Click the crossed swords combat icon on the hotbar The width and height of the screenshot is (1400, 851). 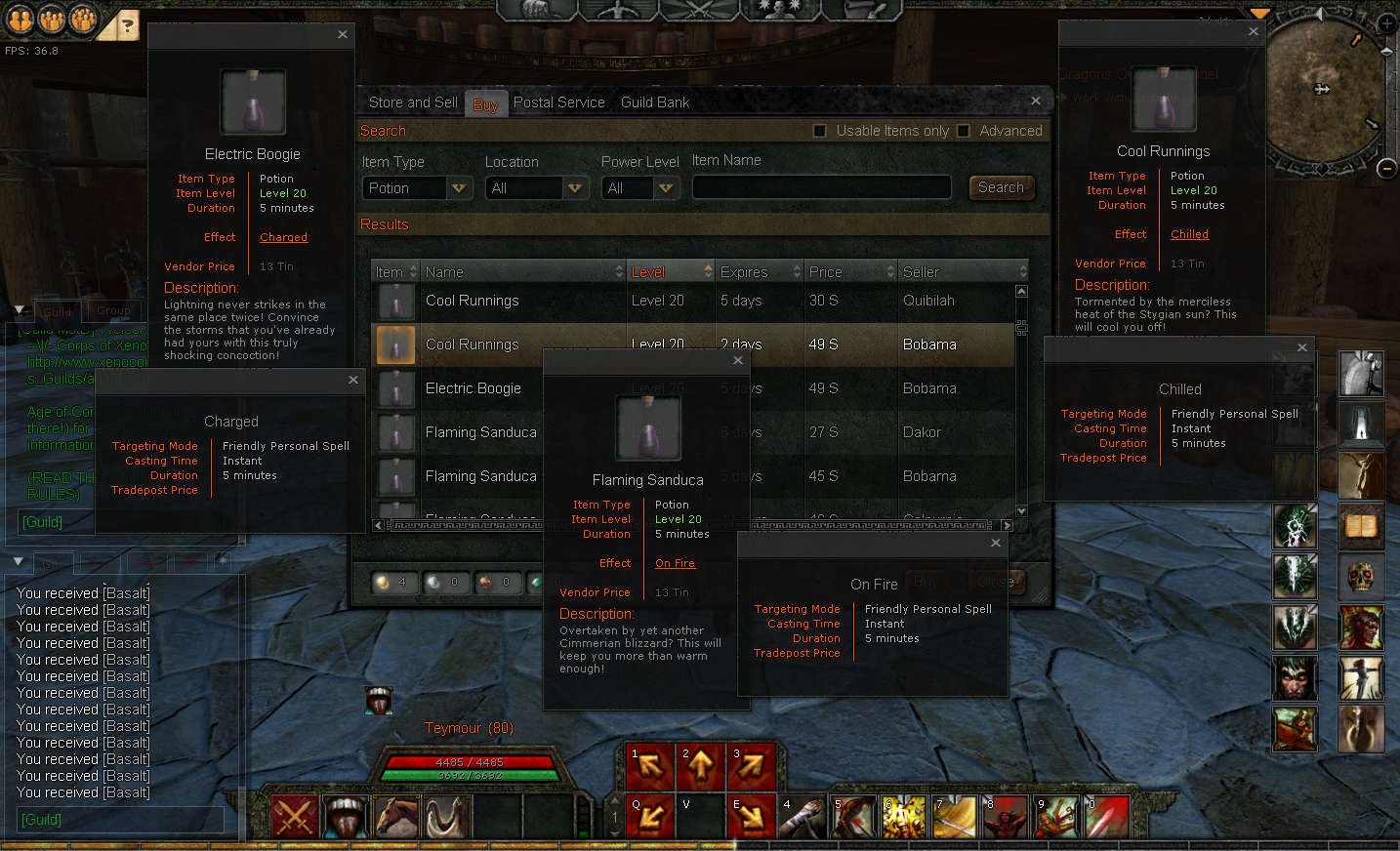[x=294, y=816]
